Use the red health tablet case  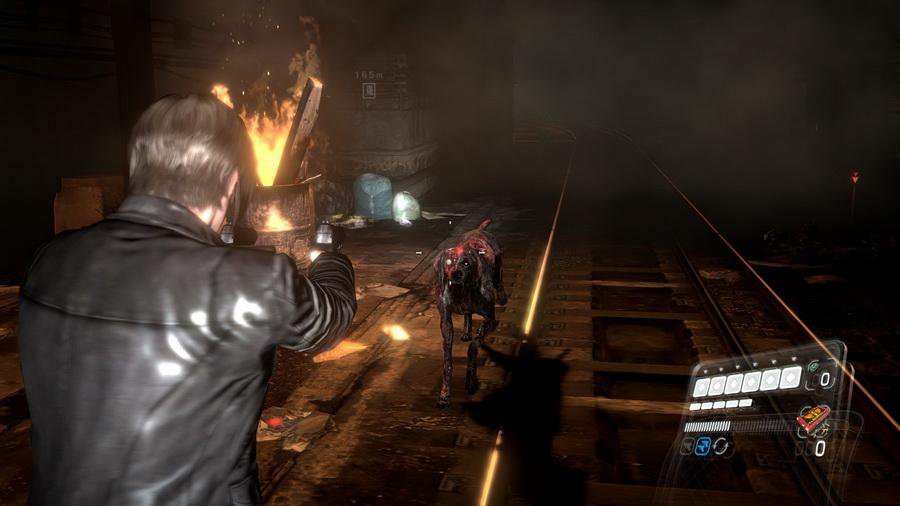[x=811, y=419]
